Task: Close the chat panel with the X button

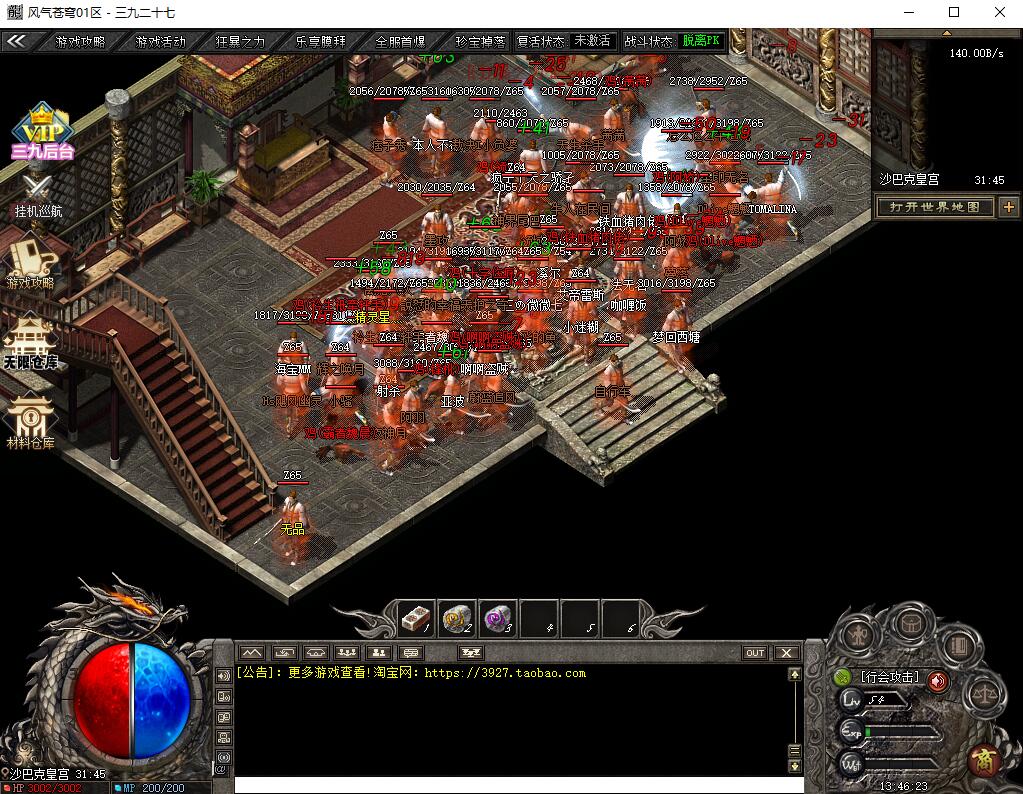Action: click(x=787, y=653)
